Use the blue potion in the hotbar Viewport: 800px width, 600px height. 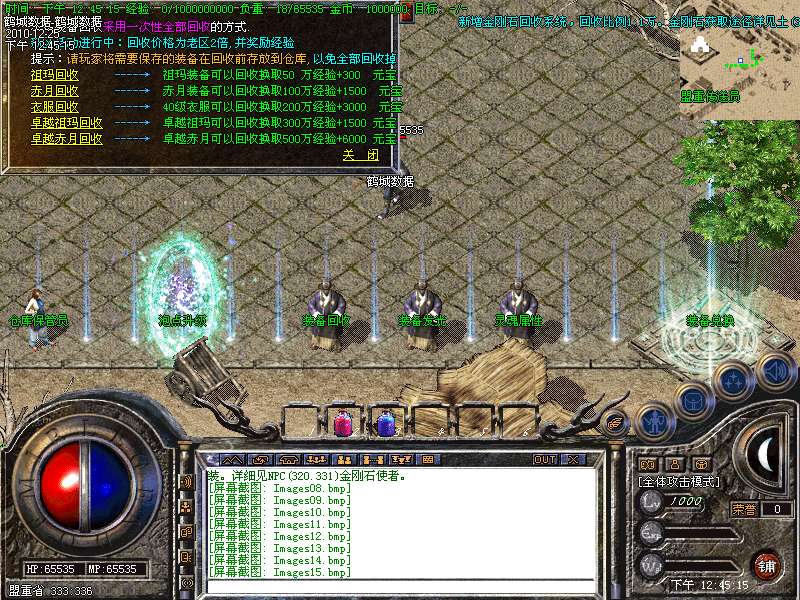click(386, 423)
